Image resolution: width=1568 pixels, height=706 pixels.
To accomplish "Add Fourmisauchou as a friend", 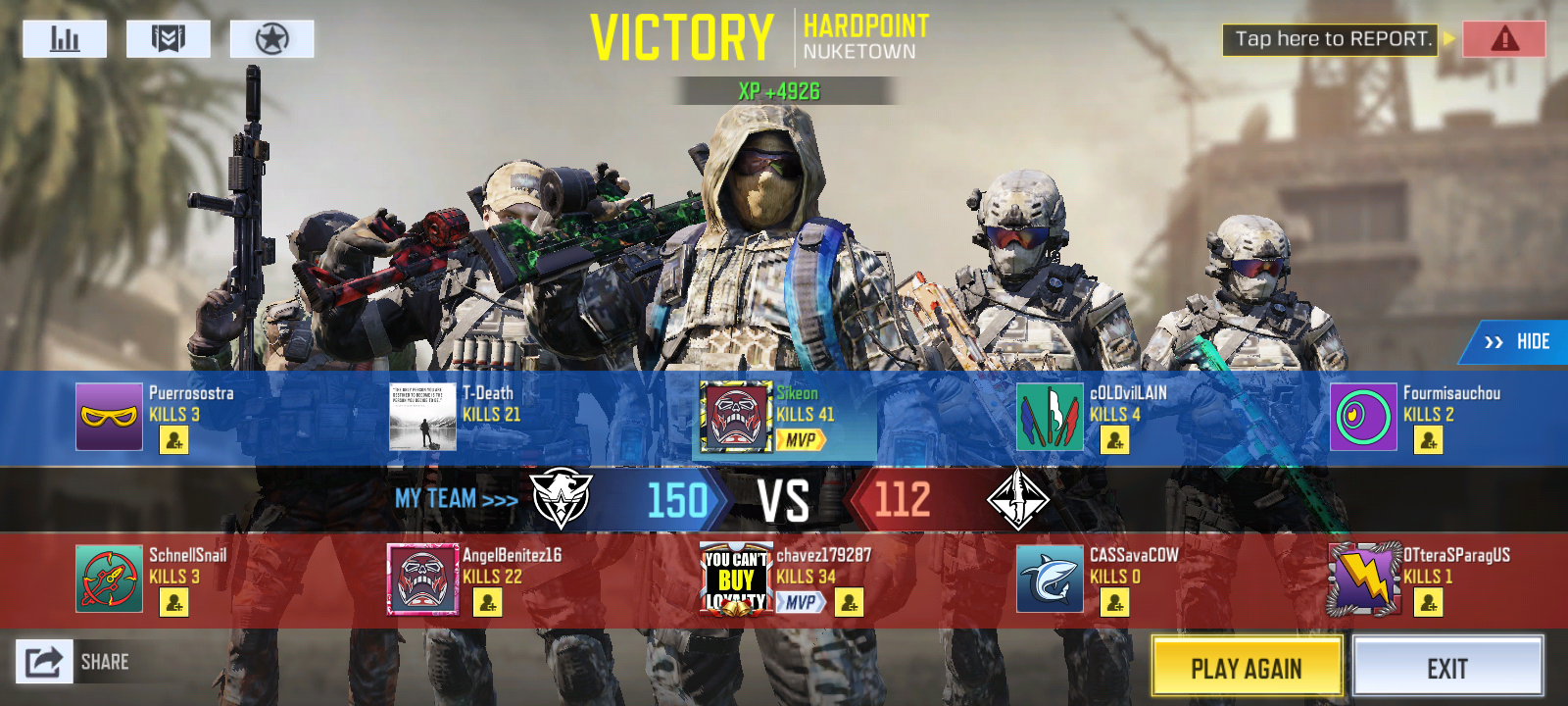I will (1428, 441).
